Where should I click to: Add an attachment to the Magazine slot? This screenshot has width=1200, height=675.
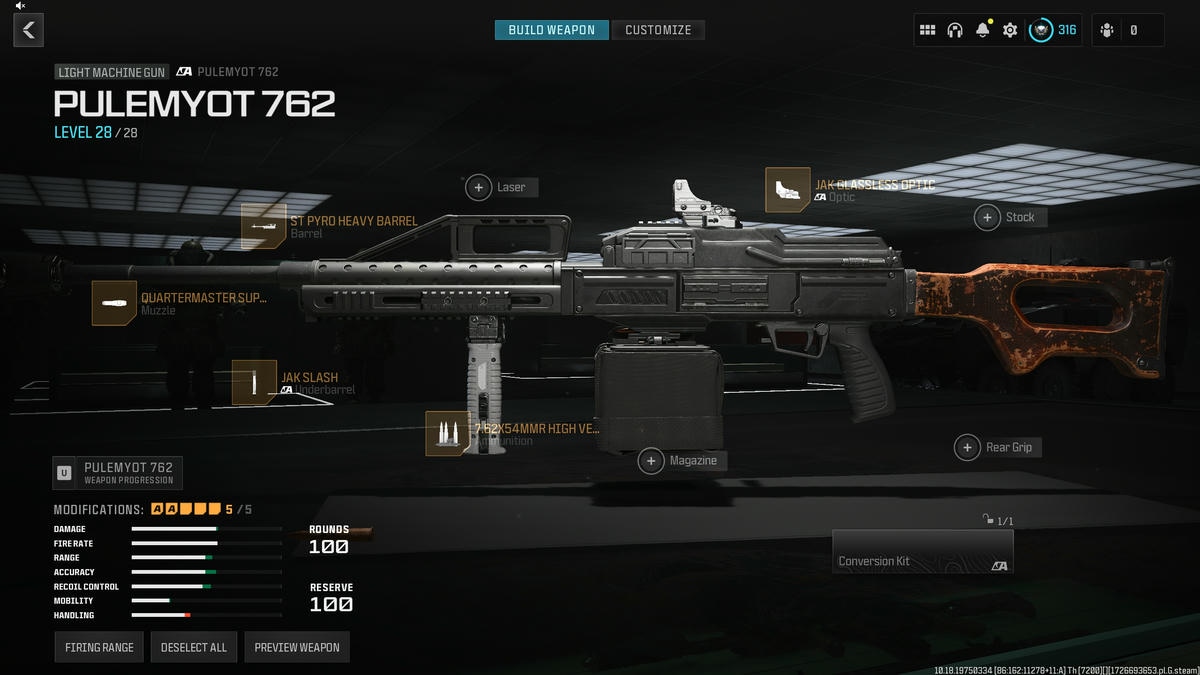click(x=652, y=461)
